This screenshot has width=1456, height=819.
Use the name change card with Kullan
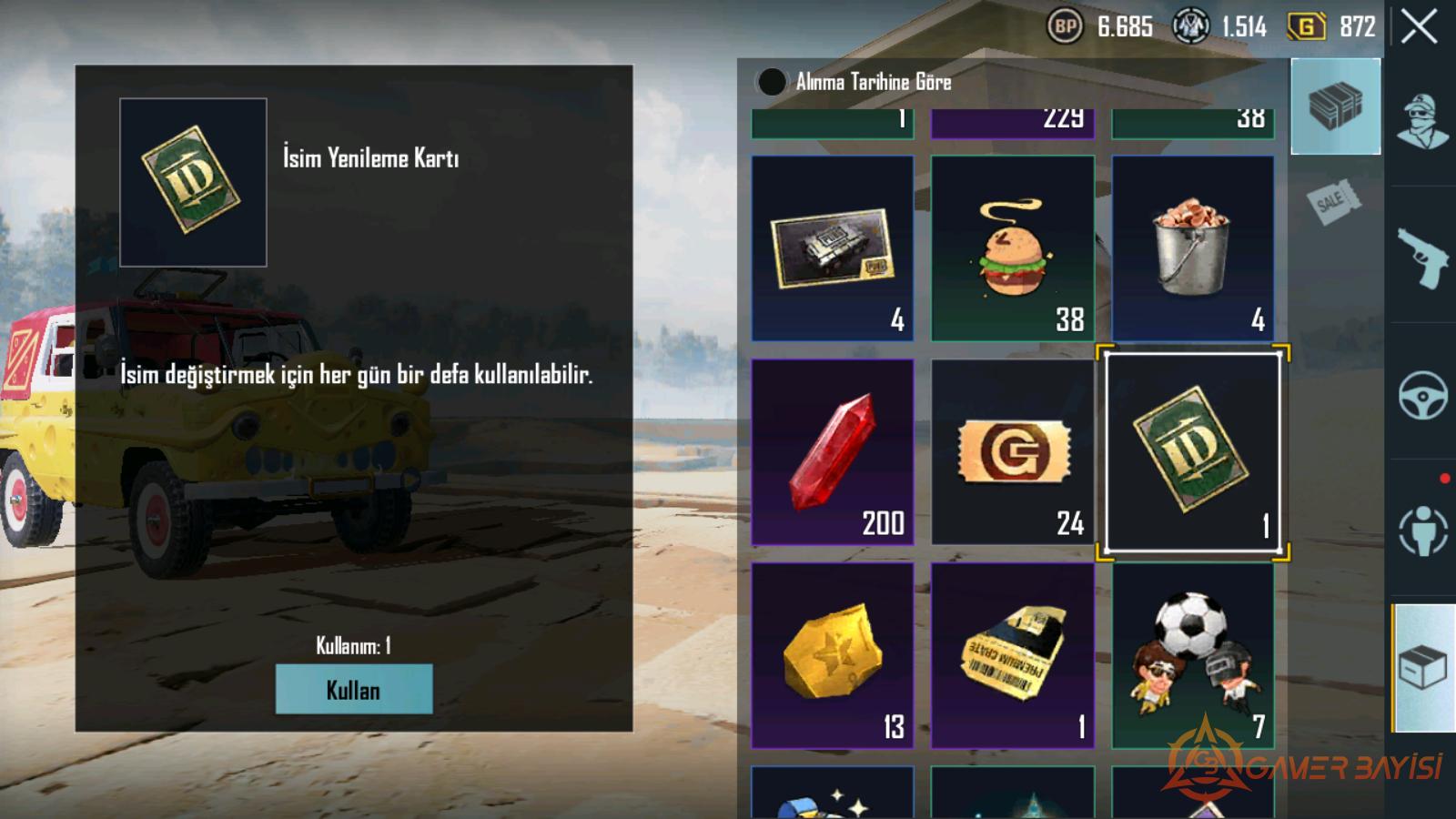(x=353, y=689)
